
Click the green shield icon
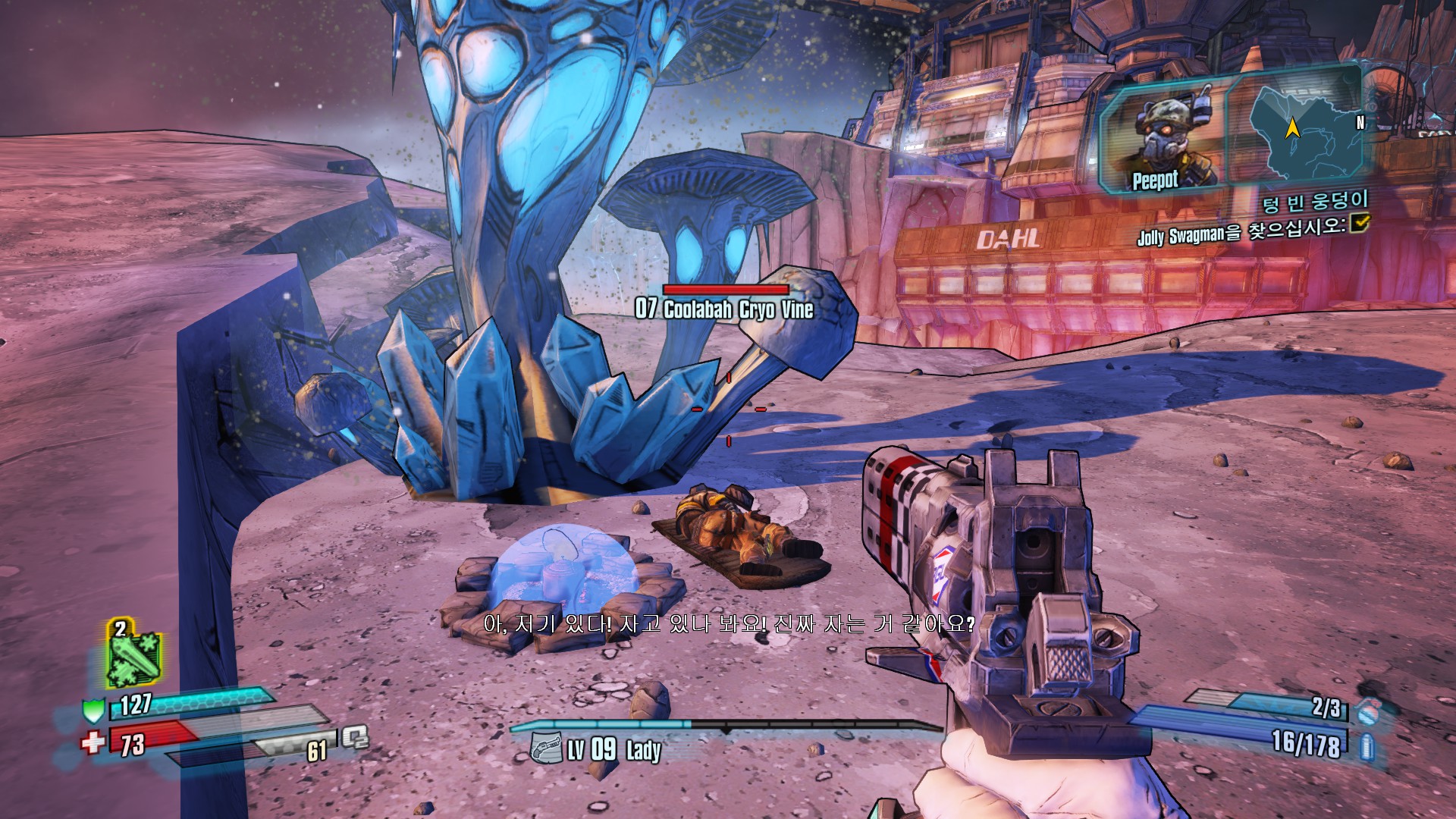click(93, 711)
